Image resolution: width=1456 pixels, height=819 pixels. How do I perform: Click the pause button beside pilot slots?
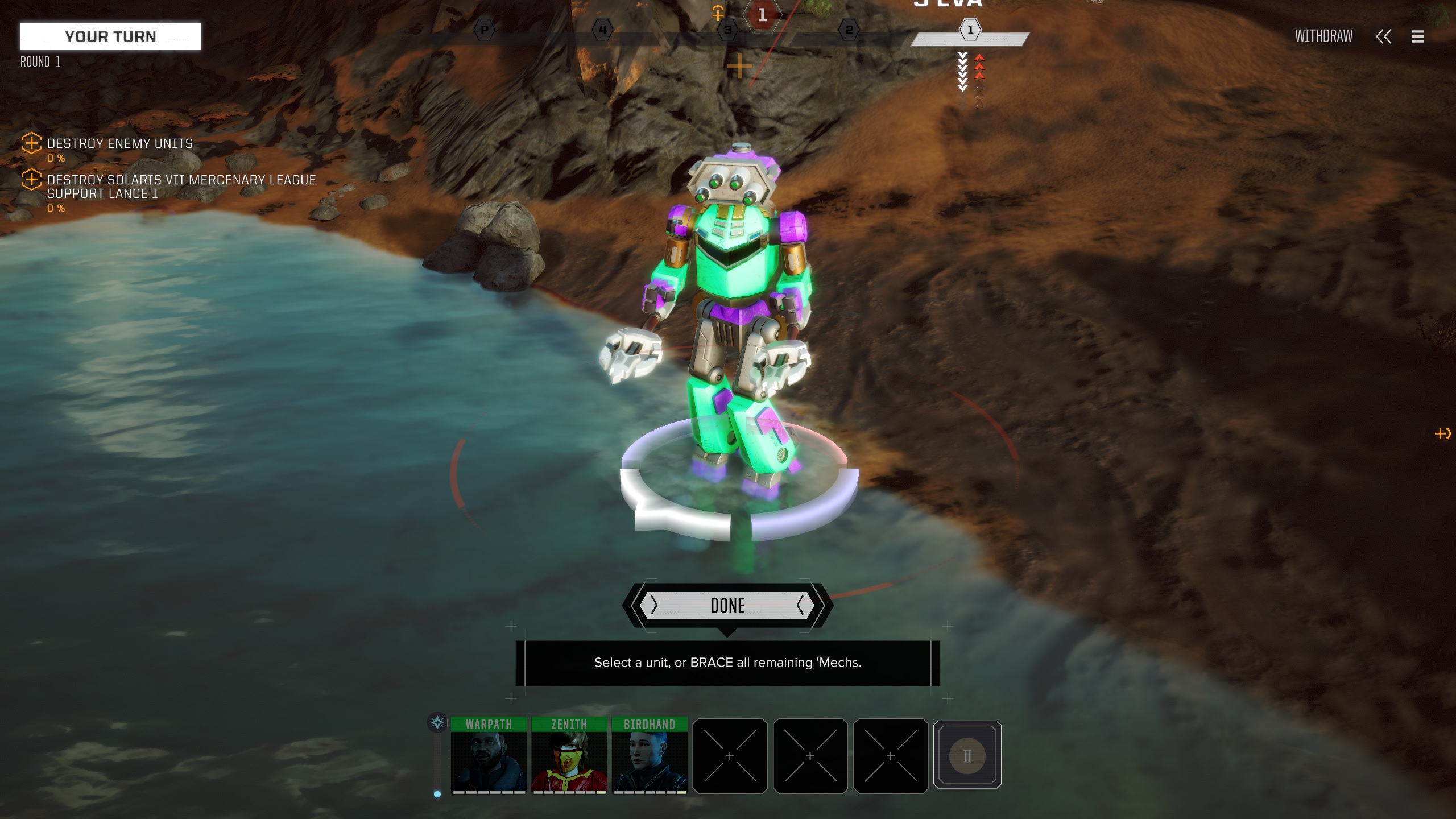(967, 755)
